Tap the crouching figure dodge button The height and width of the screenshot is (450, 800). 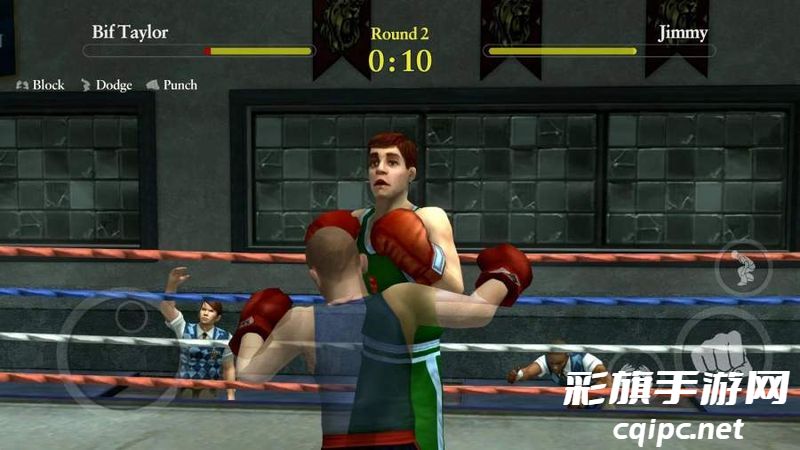742,267
